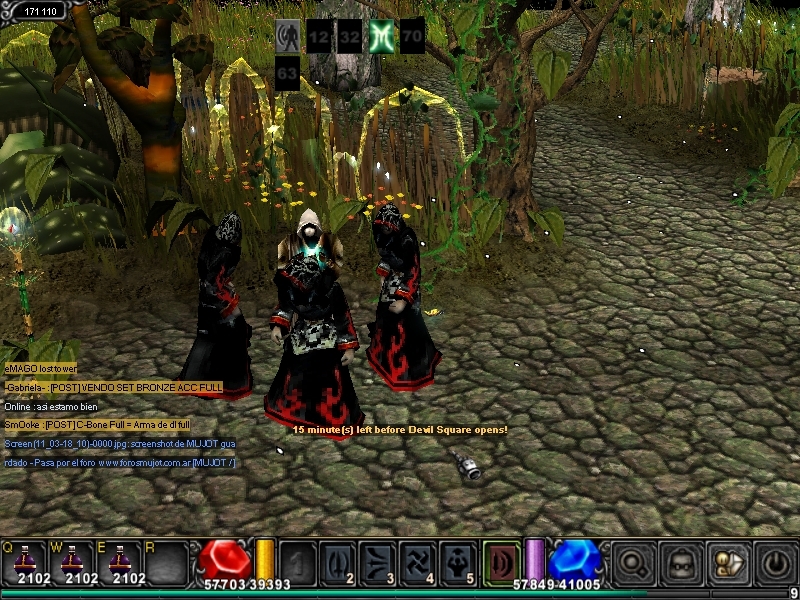800x600 pixels.
Task: Click the SmOoke C-Bone Full chat message
Action: [96, 425]
